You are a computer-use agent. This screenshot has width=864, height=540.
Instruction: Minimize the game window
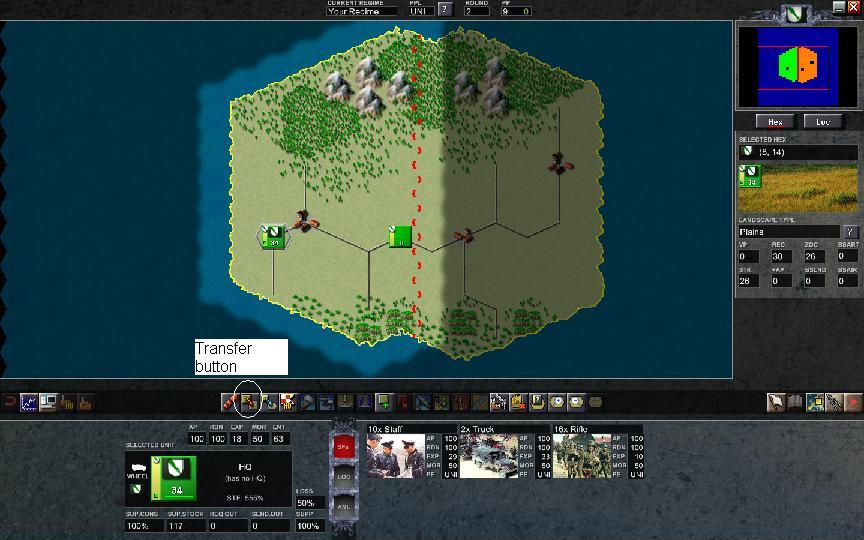coord(839,6)
